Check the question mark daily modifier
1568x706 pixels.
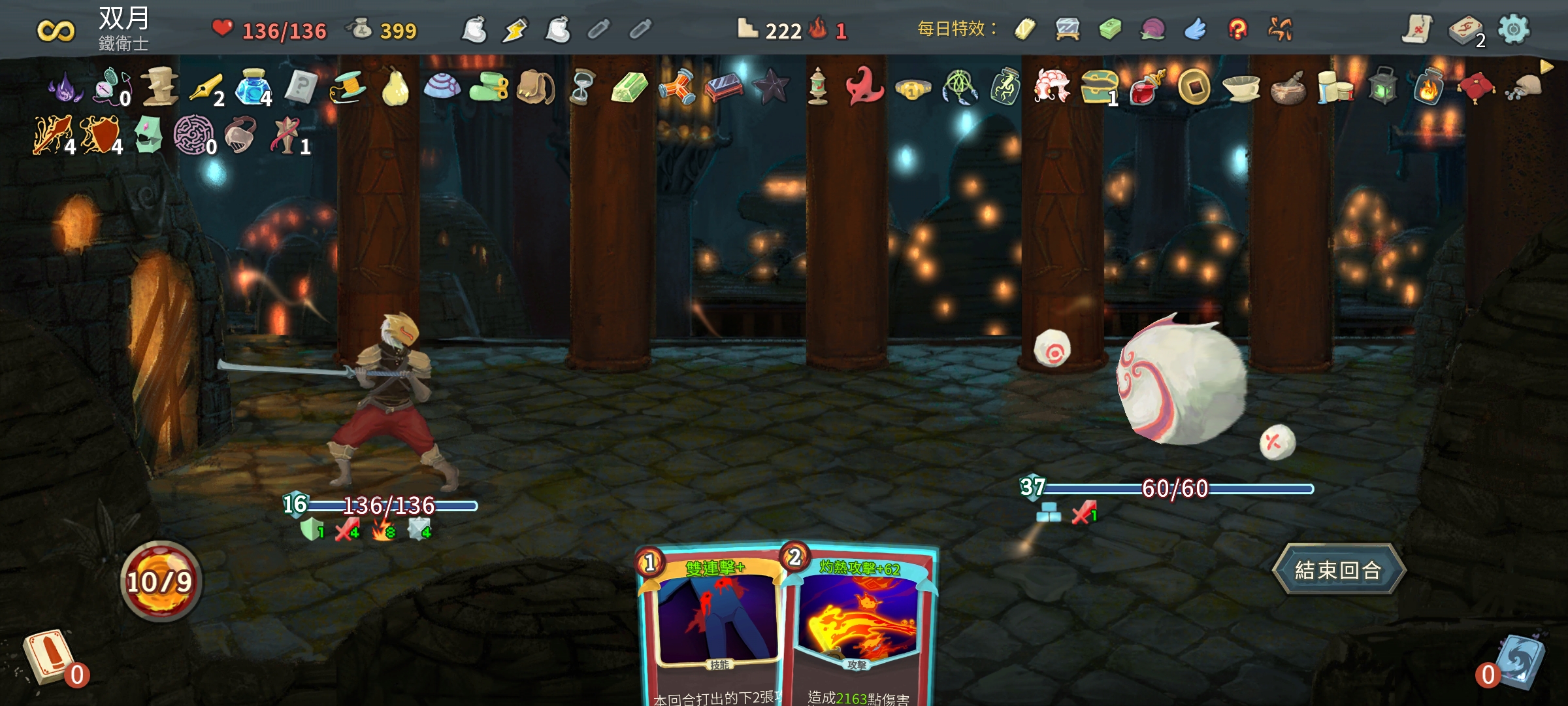tap(1237, 29)
